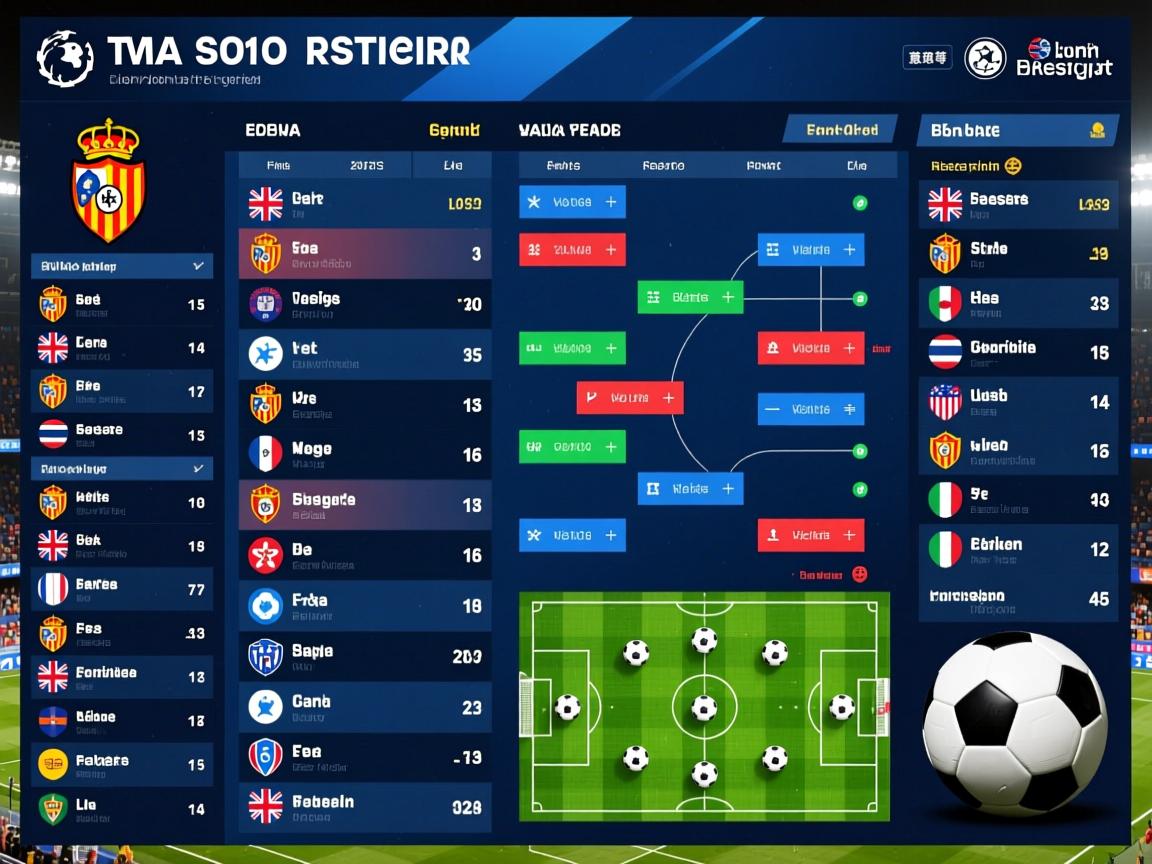Open the Ebrkon row scoring 12
The height and width of the screenshot is (864, 1152).
pyautogui.click(x=1018, y=549)
